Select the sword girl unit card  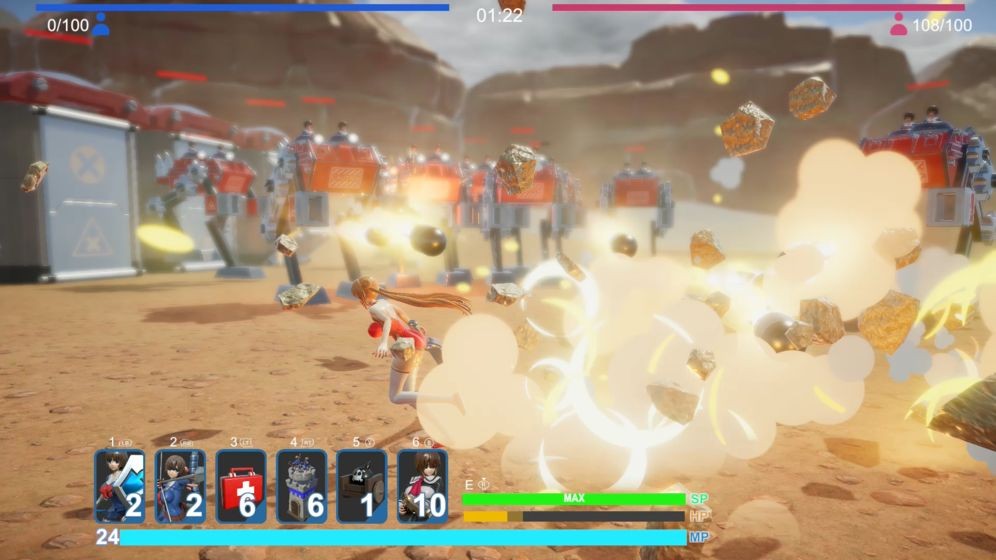click(120, 486)
